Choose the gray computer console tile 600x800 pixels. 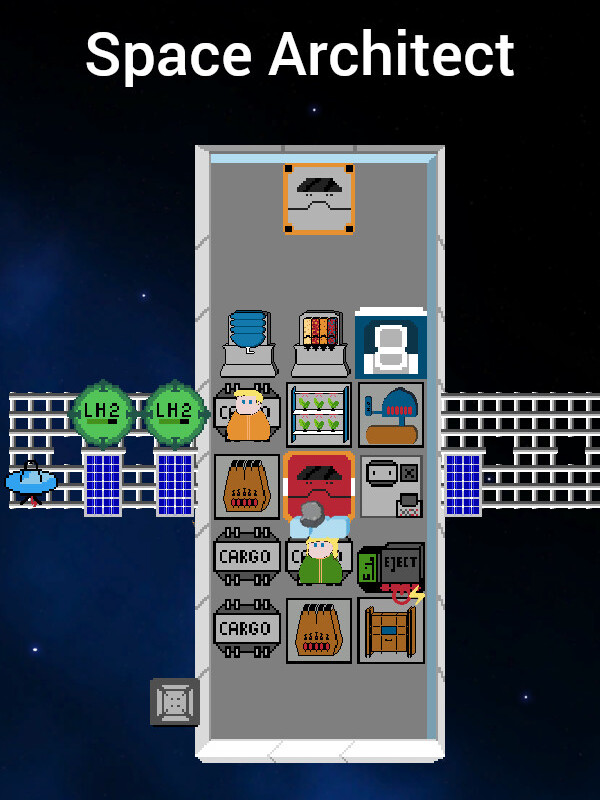pos(391,486)
